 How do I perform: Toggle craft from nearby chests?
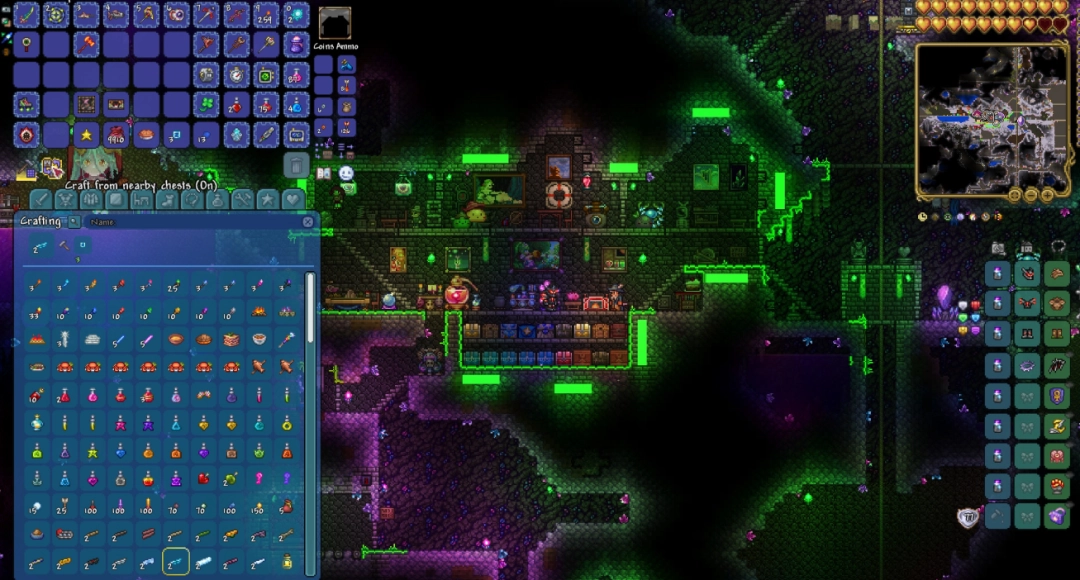tap(52, 167)
